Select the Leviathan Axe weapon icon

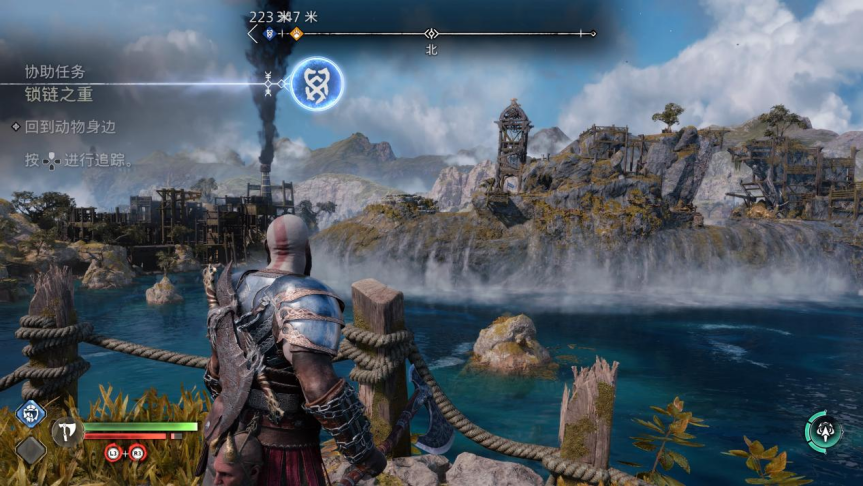tap(68, 432)
